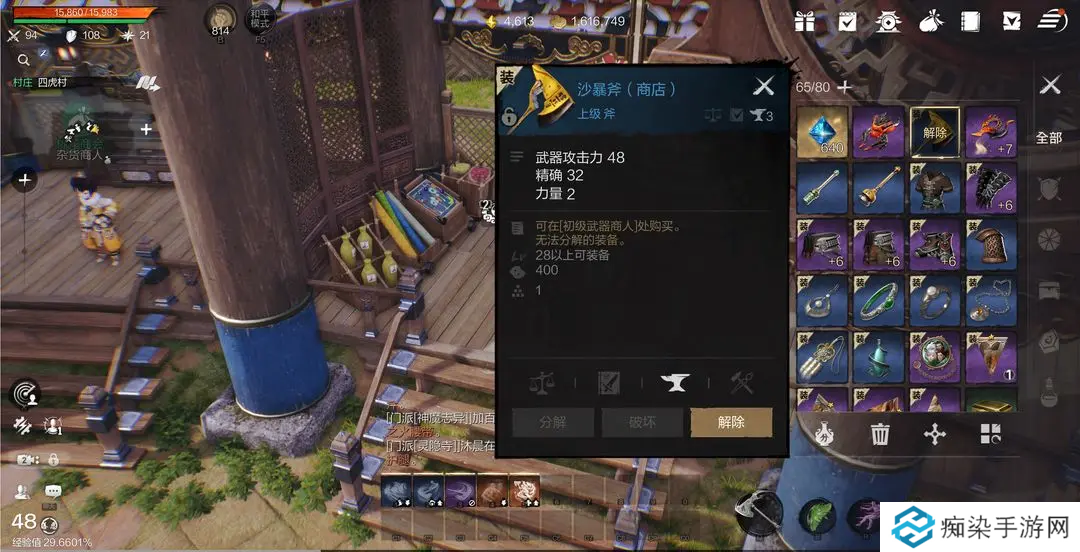1080x552 pixels.
Task: Close the inventory bag panel
Action: (x=1050, y=85)
